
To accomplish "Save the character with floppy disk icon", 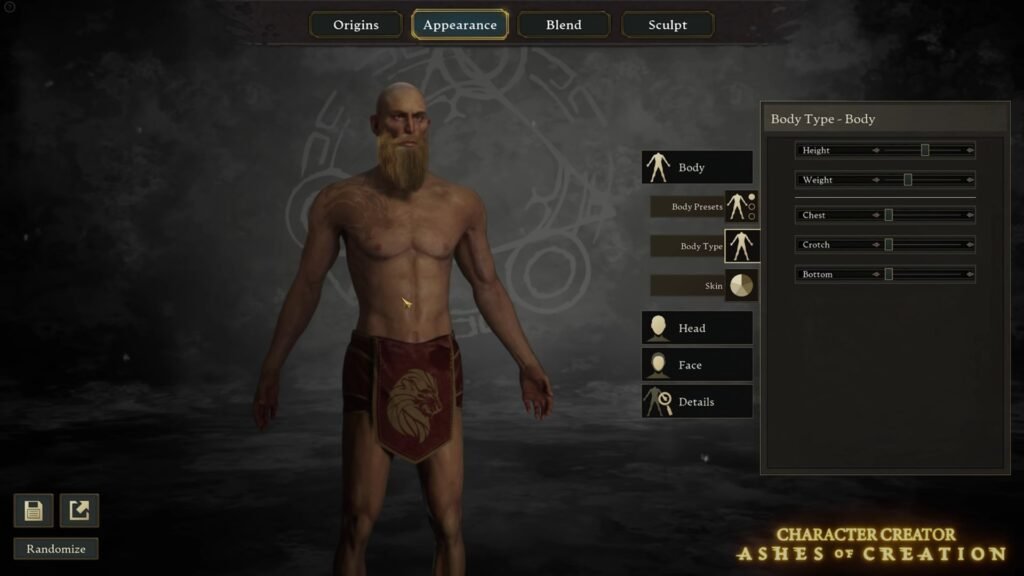I will coord(33,511).
